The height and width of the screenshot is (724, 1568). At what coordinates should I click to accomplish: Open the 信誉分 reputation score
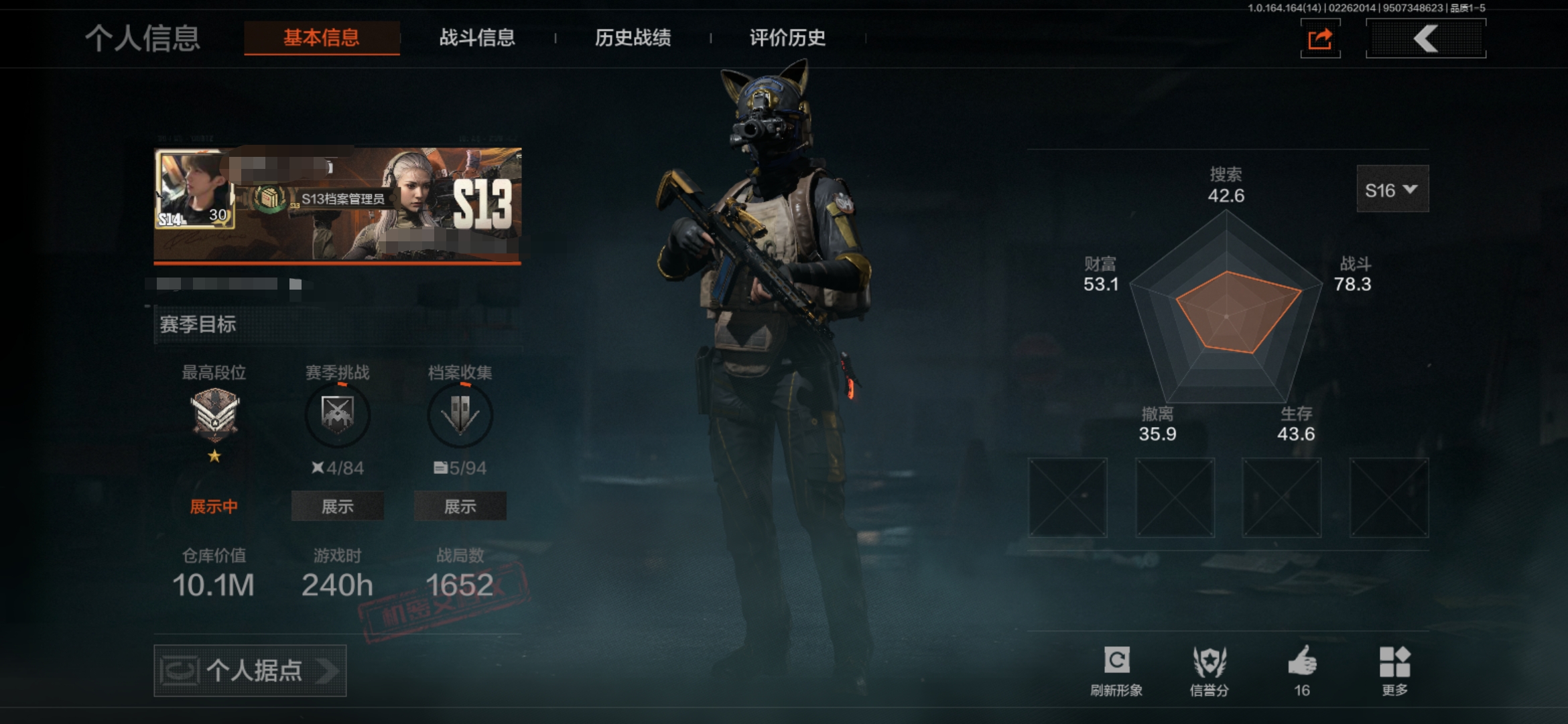point(1209,669)
